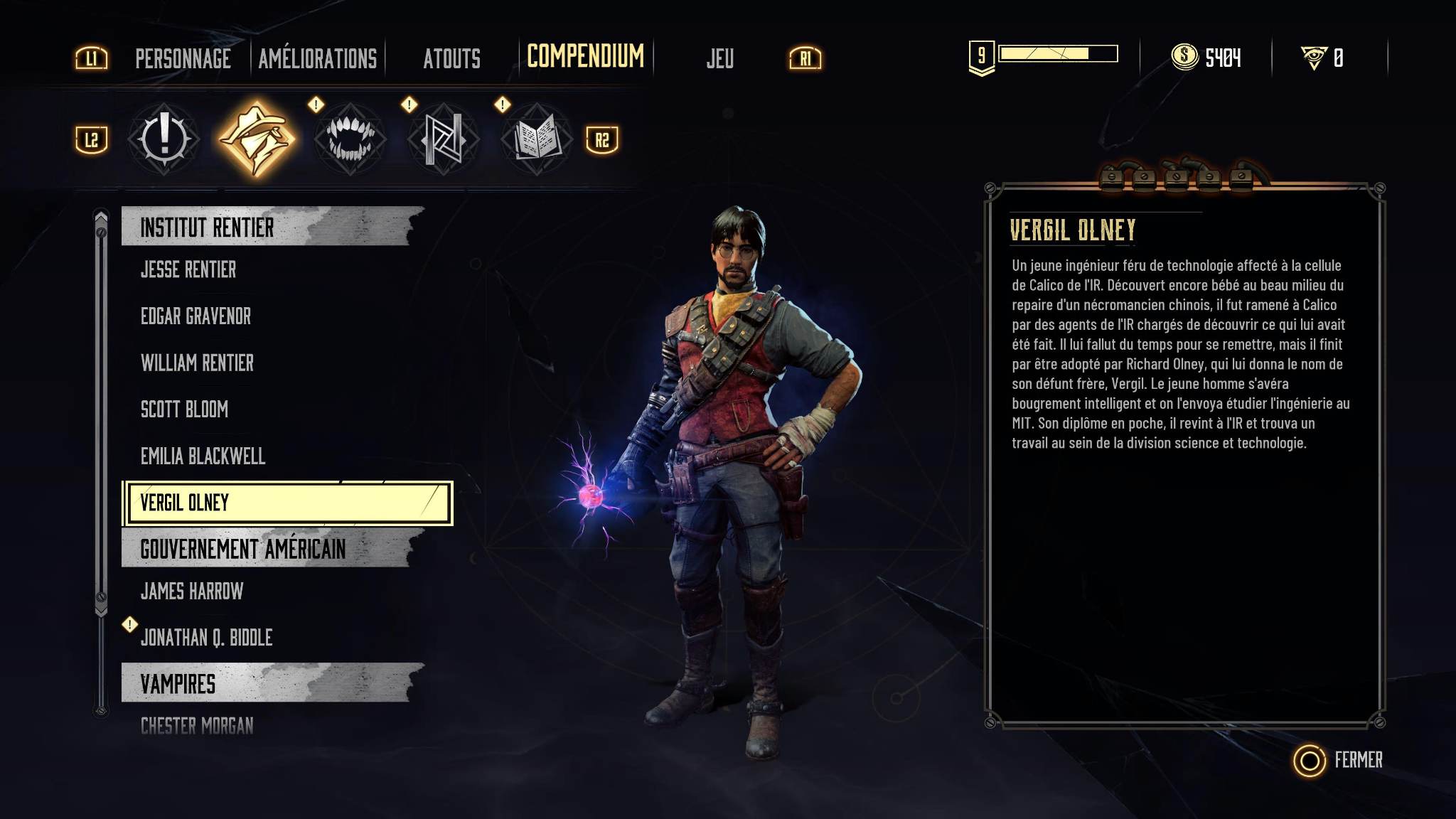Select the cowboy hat characters category
Viewport: 1456px width, 819px height.
[x=256, y=139]
